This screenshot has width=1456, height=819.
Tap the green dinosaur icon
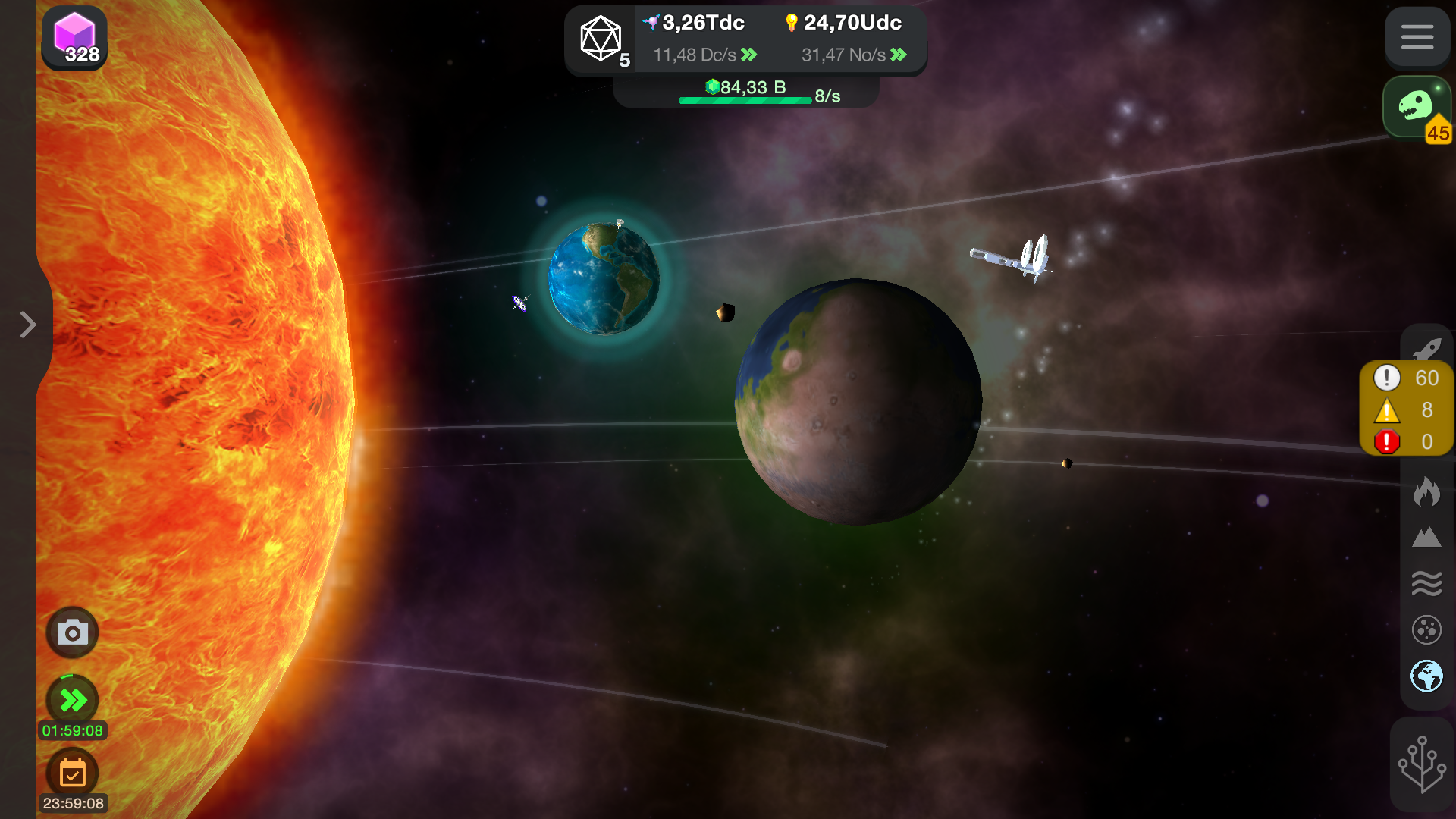pyautogui.click(x=1415, y=107)
